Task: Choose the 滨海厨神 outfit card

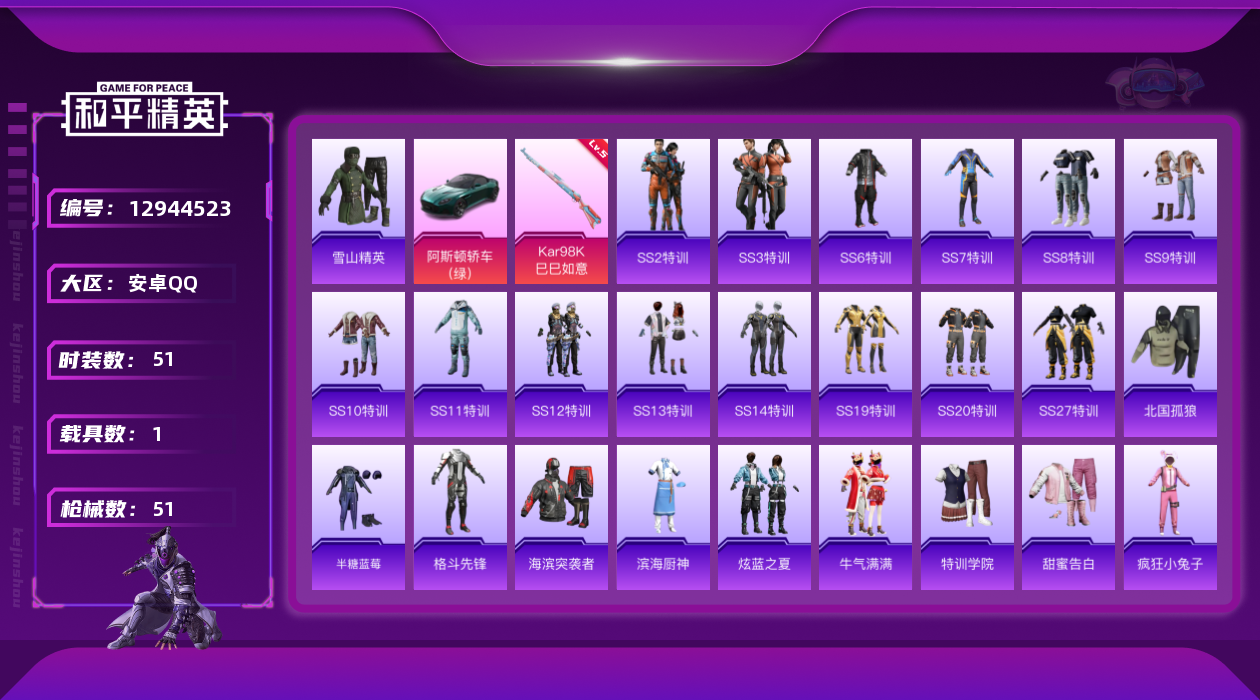Action: tap(663, 517)
